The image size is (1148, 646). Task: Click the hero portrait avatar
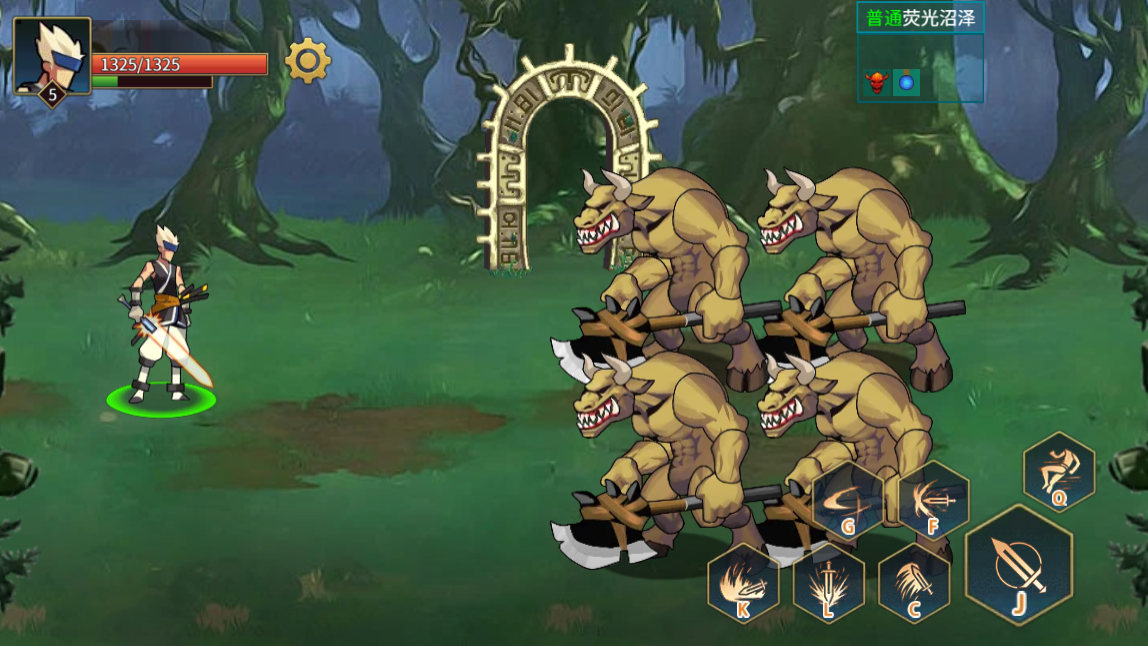[x=52, y=56]
